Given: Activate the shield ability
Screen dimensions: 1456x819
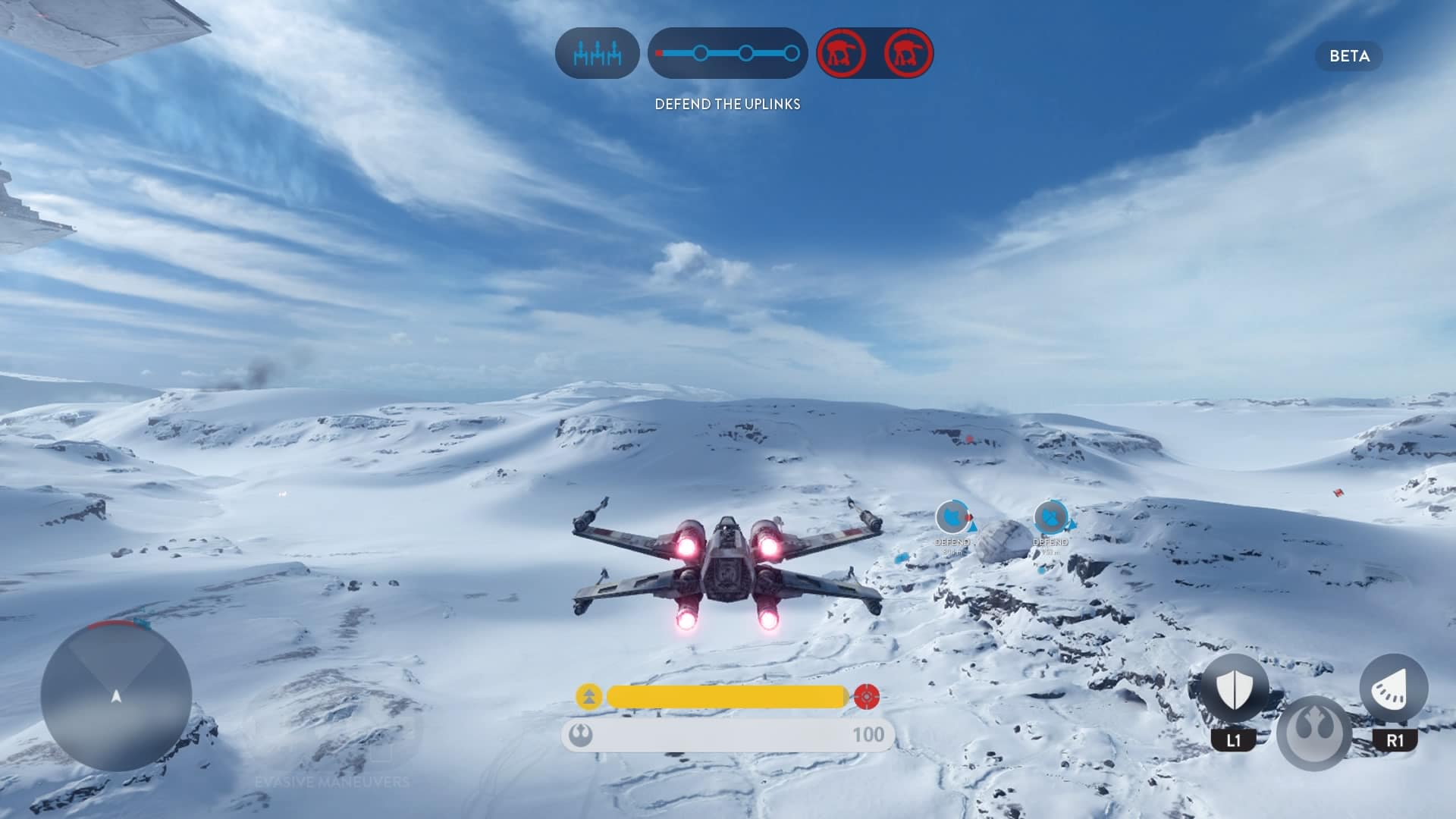Looking at the screenshot, I should pos(1234,689).
